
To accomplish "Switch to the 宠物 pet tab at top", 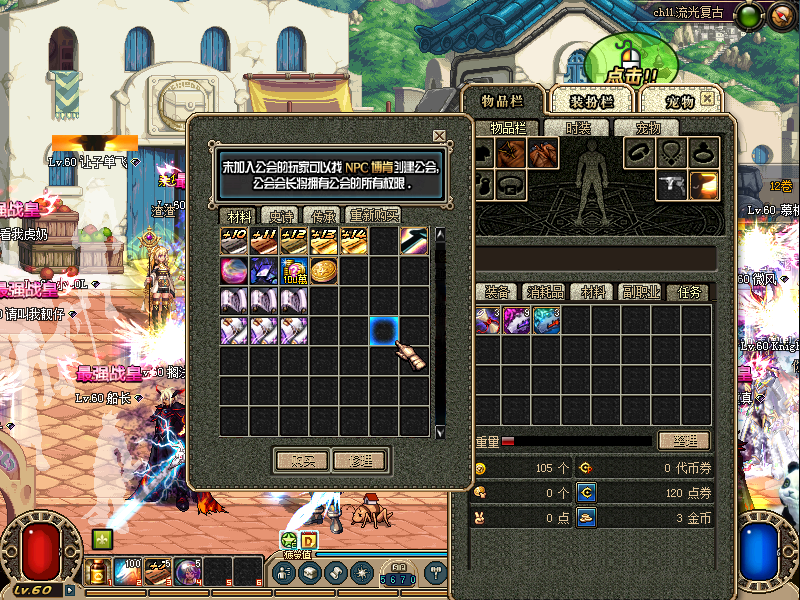I will (678, 101).
